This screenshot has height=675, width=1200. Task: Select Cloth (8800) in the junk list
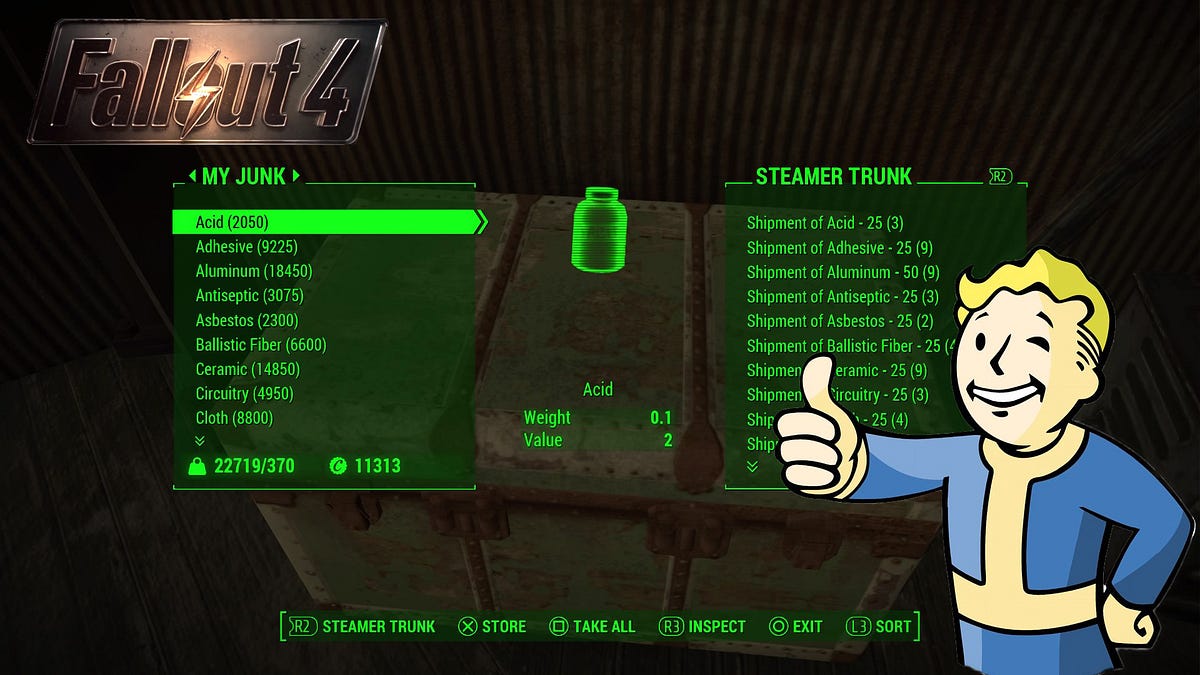coord(234,418)
